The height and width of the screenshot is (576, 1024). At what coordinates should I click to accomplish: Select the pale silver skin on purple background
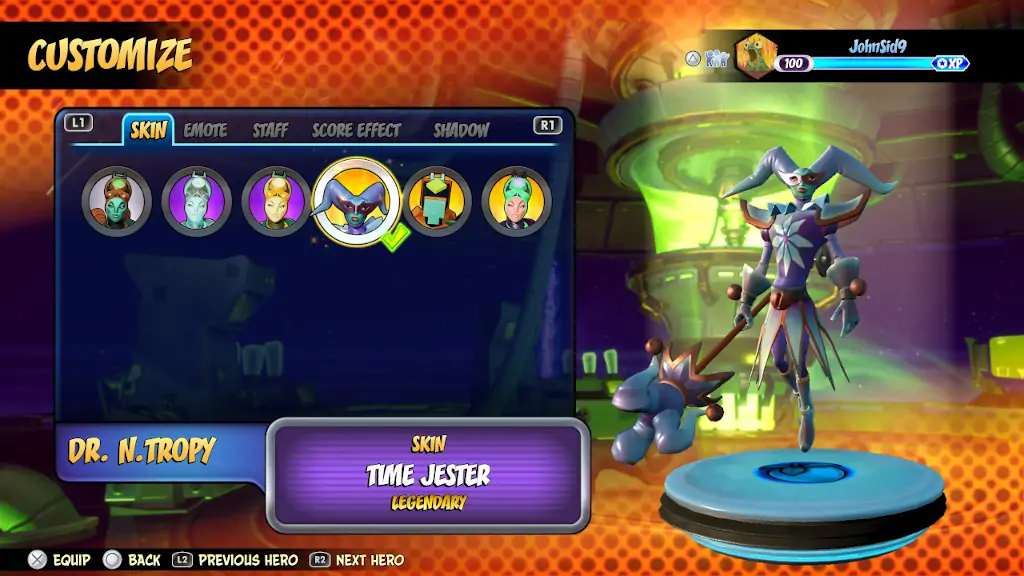point(197,201)
